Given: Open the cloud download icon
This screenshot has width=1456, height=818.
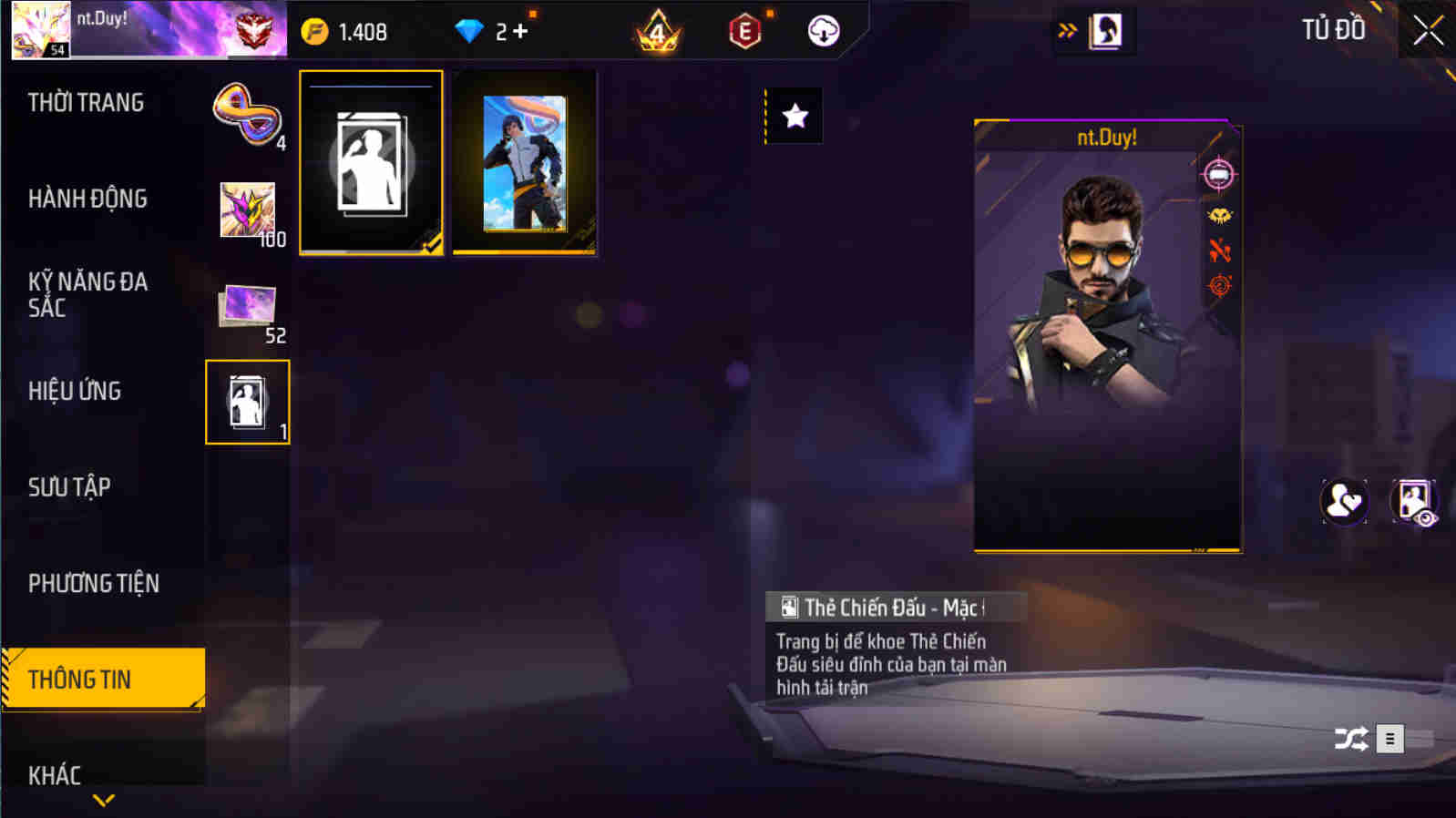Looking at the screenshot, I should click(823, 29).
